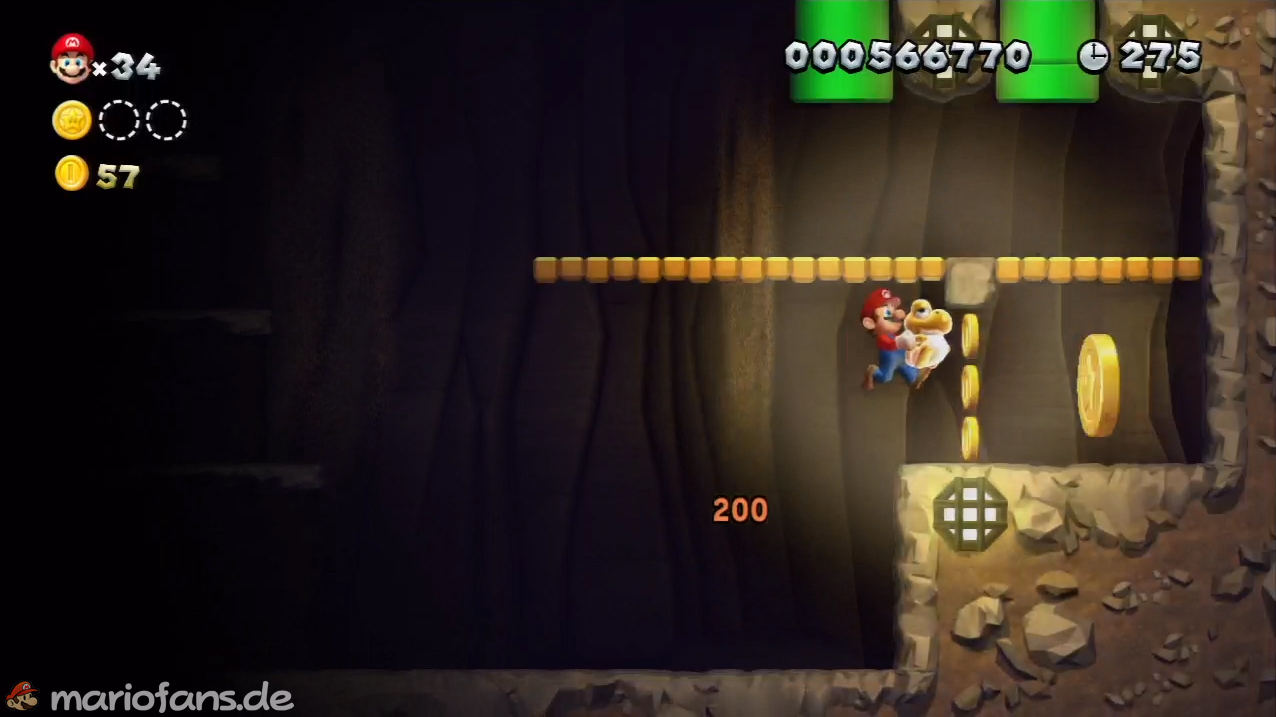Open the mariofans.de watermark link
1276x717 pixels.
[x=170, y=697]
